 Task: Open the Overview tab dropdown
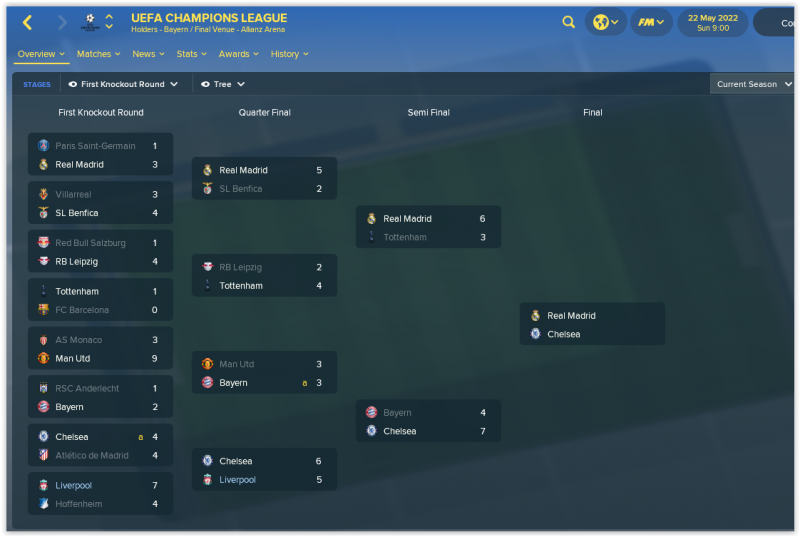point(41,54)
